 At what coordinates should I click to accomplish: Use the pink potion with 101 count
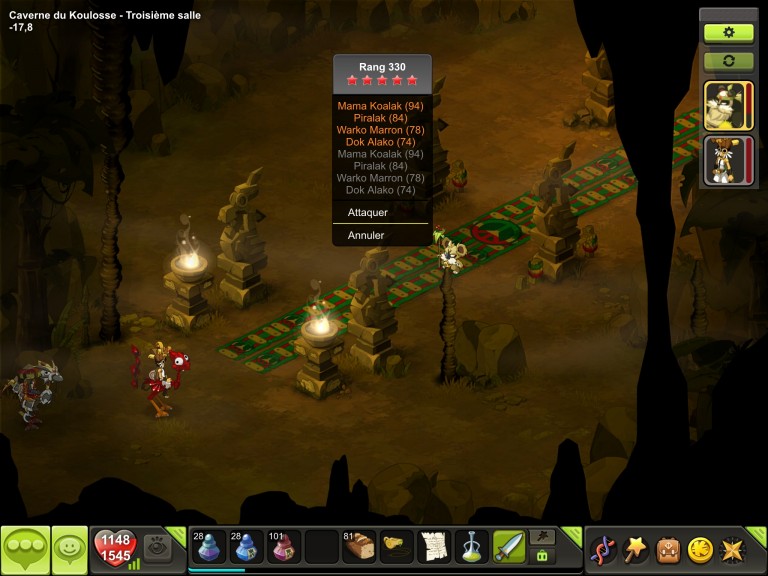point(282,547)
